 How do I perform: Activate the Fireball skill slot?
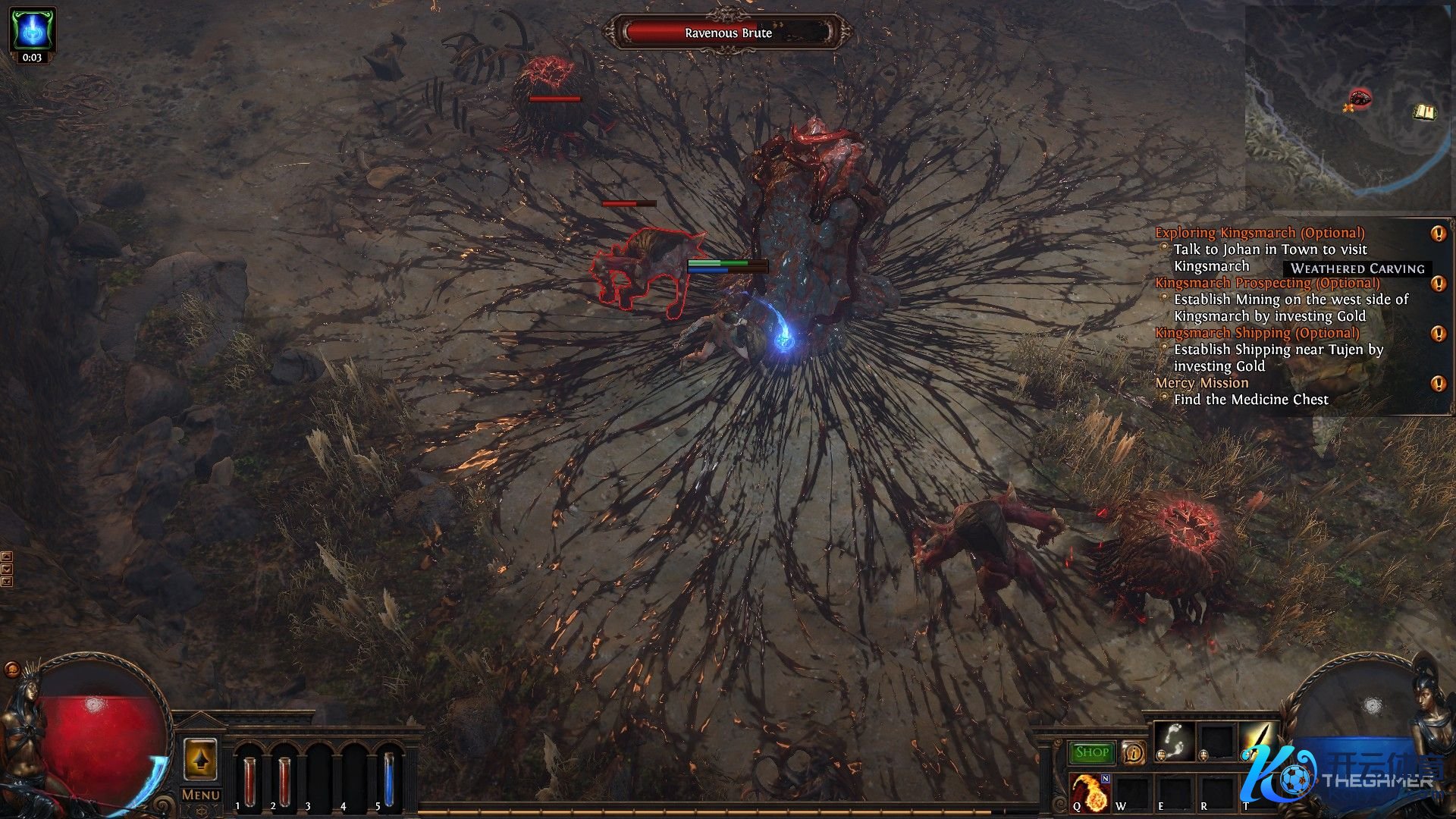1090,792
